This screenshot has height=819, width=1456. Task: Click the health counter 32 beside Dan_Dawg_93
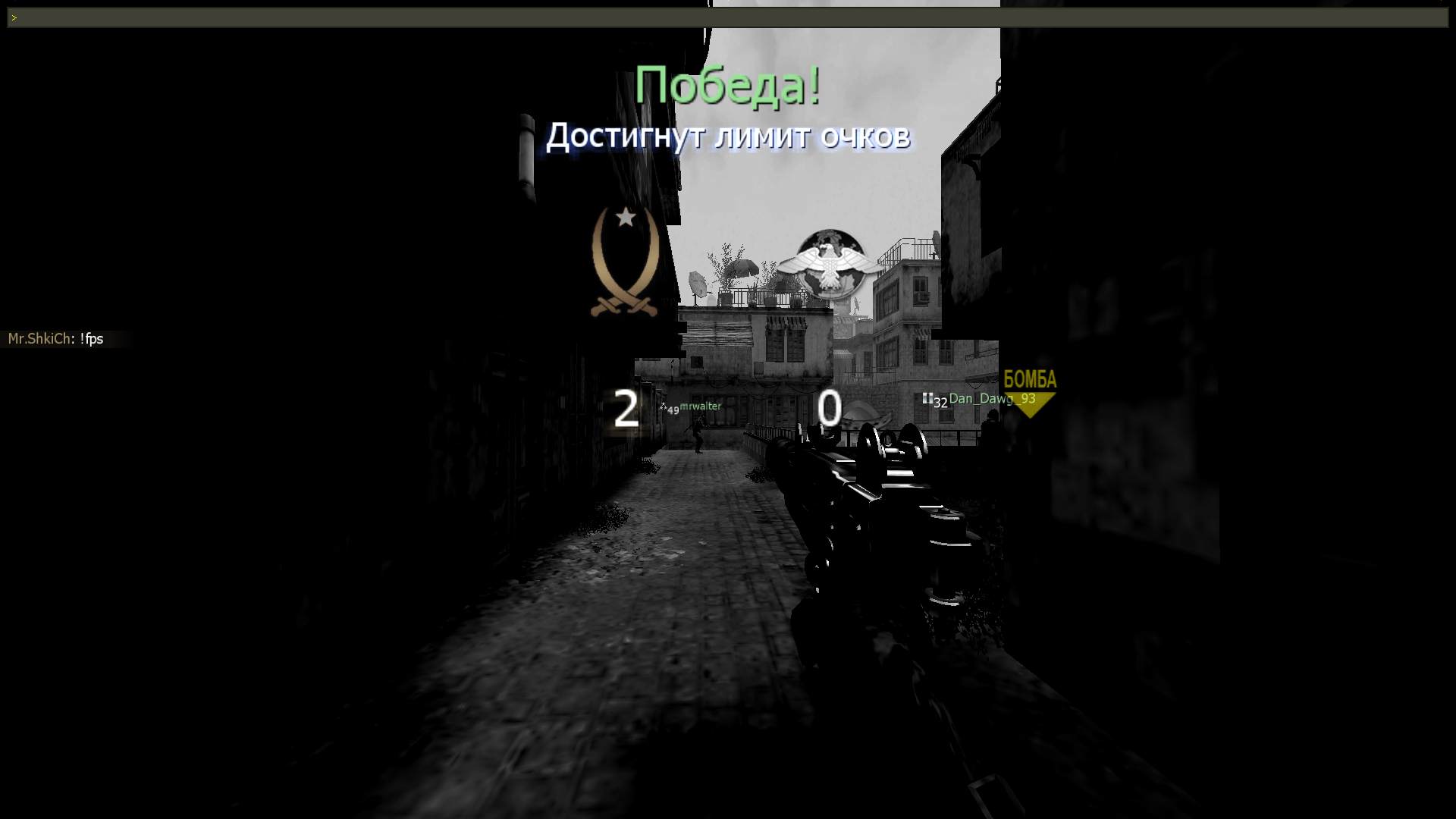(940, 402)
